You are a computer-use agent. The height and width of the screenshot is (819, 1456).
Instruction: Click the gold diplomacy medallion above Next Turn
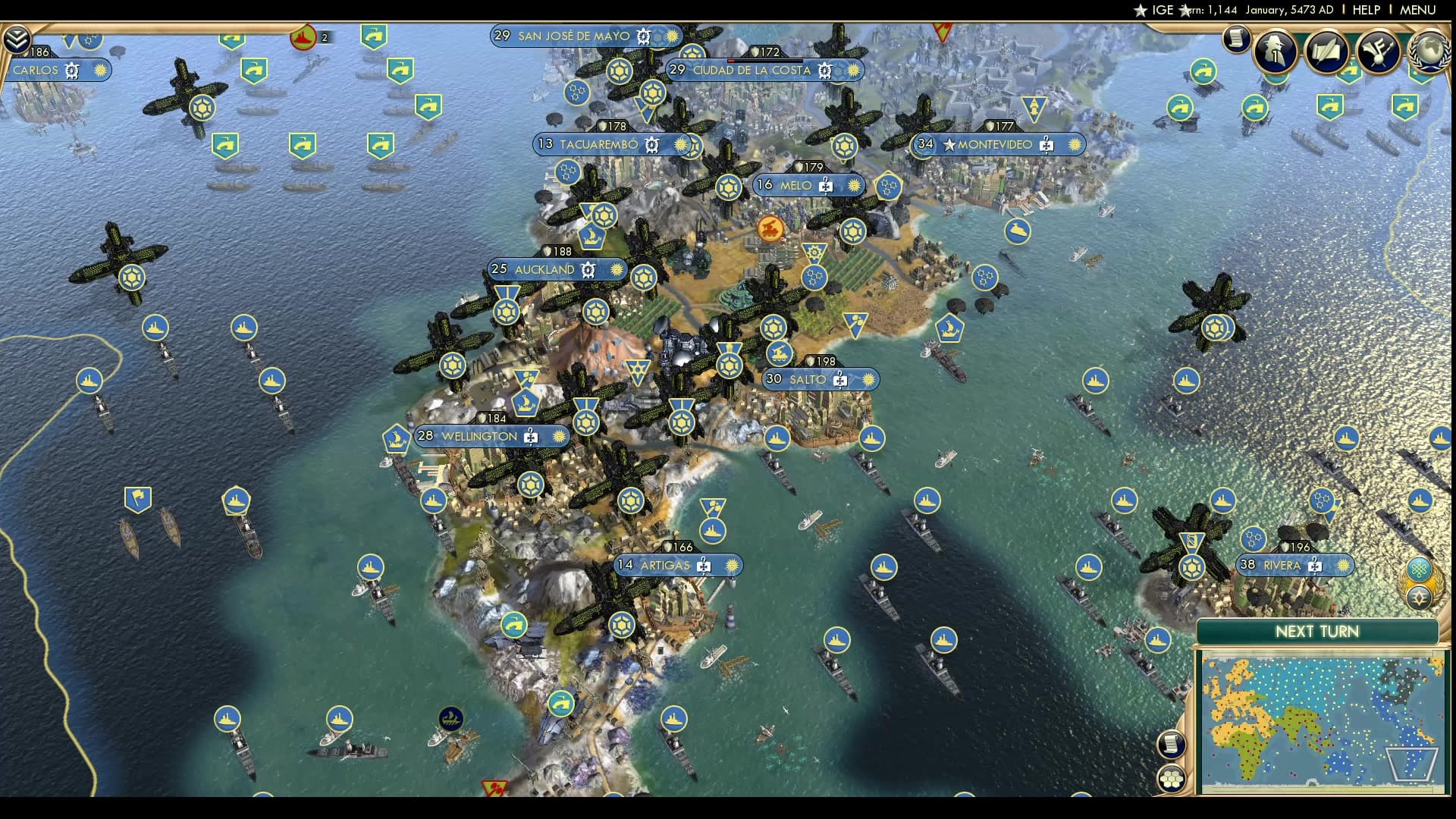coord(1420,597)
